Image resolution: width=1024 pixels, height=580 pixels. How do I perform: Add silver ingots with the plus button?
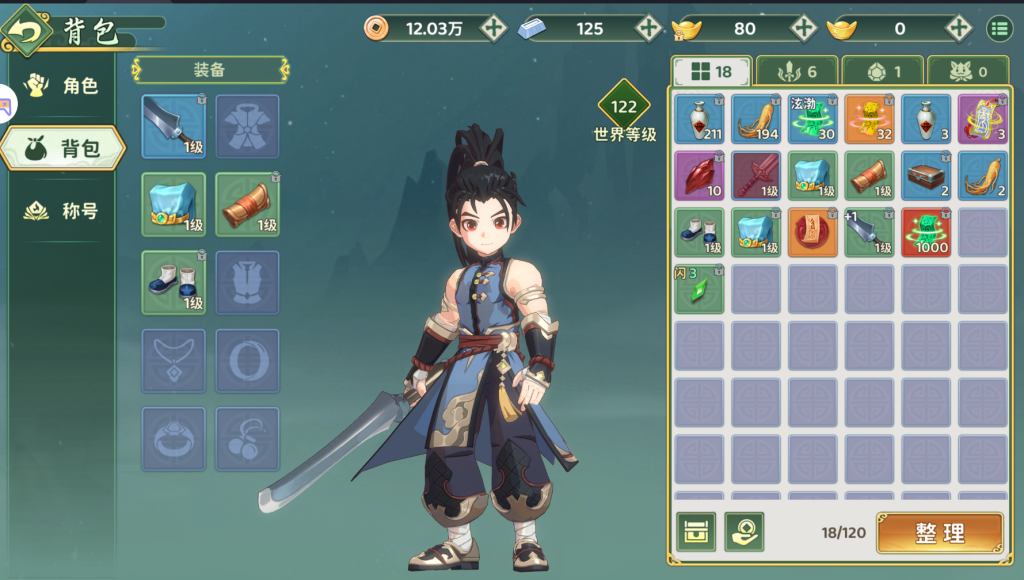pos(648,28)
